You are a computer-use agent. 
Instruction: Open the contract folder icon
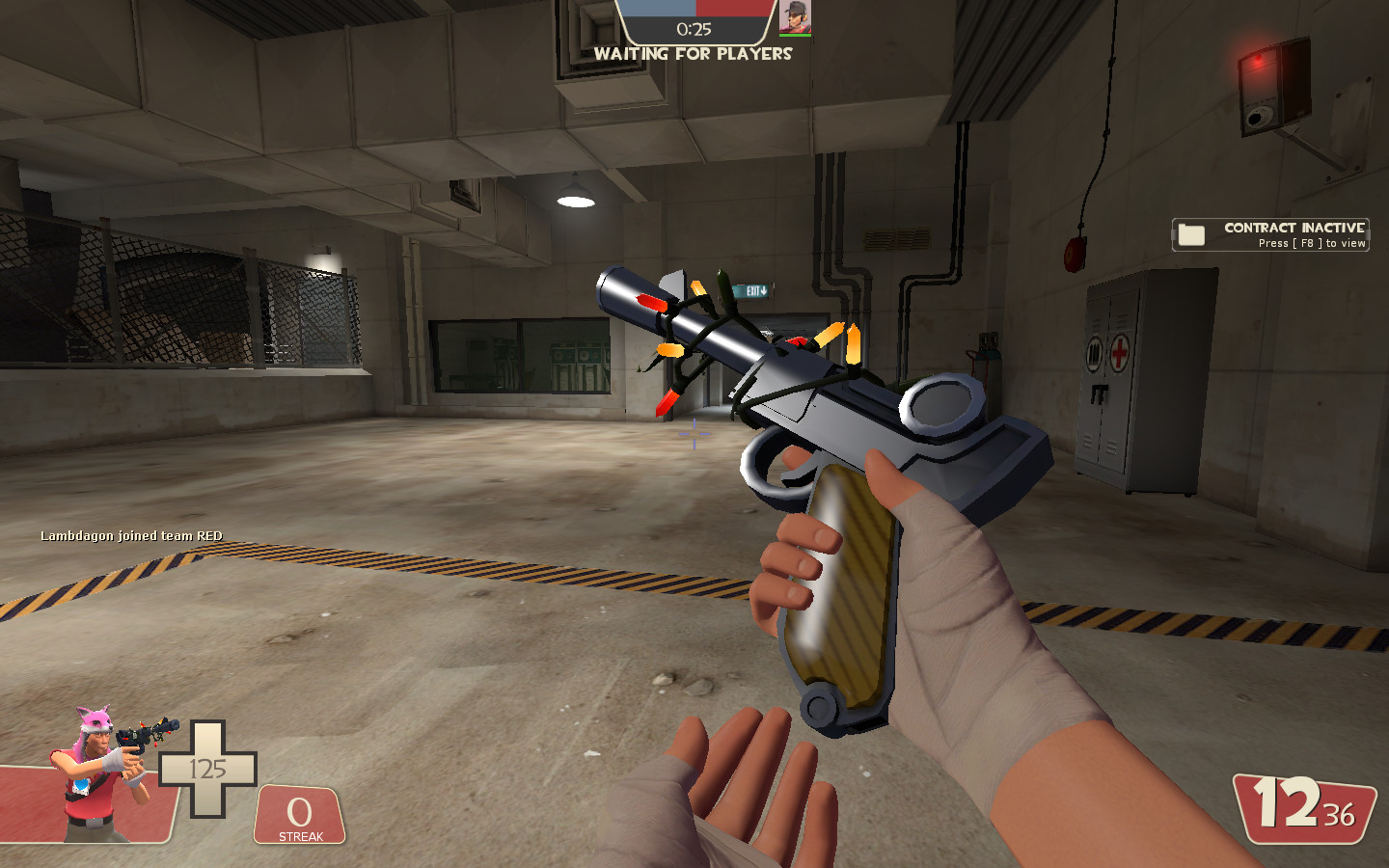point(1190,232)
